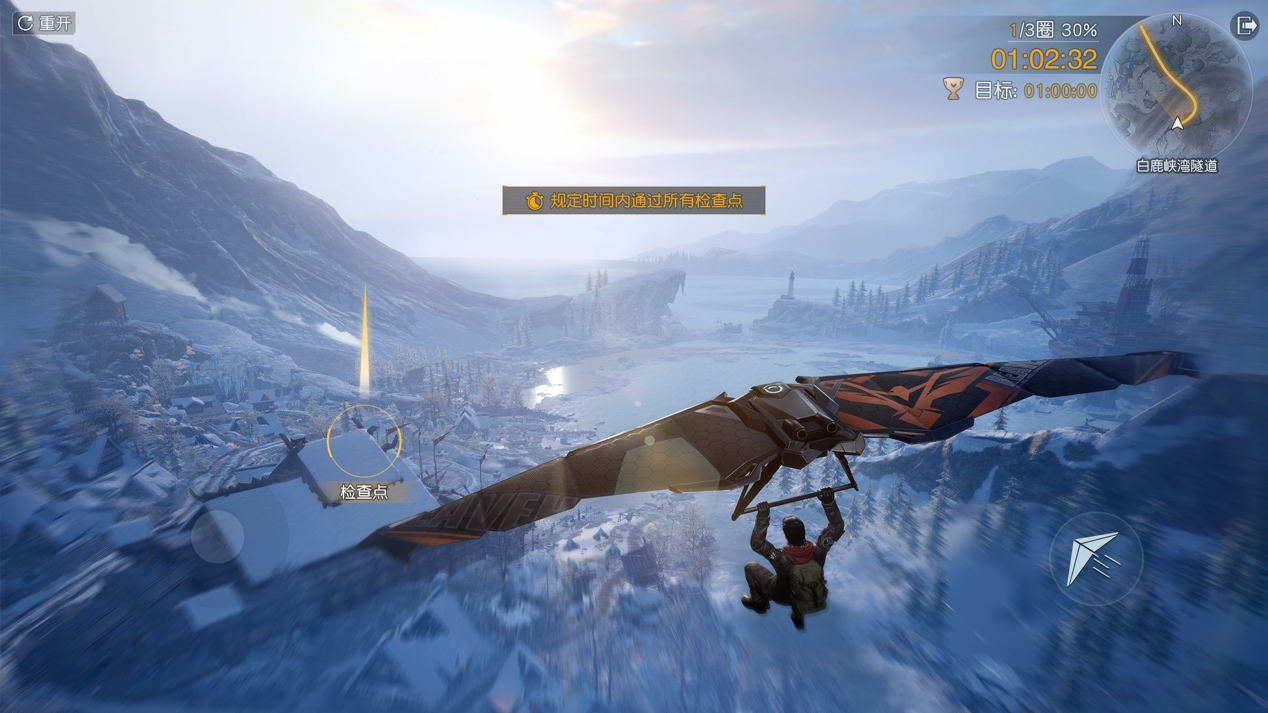Activate the glider dive button
Viewport: 1268px width, 713px height.
1095,559
